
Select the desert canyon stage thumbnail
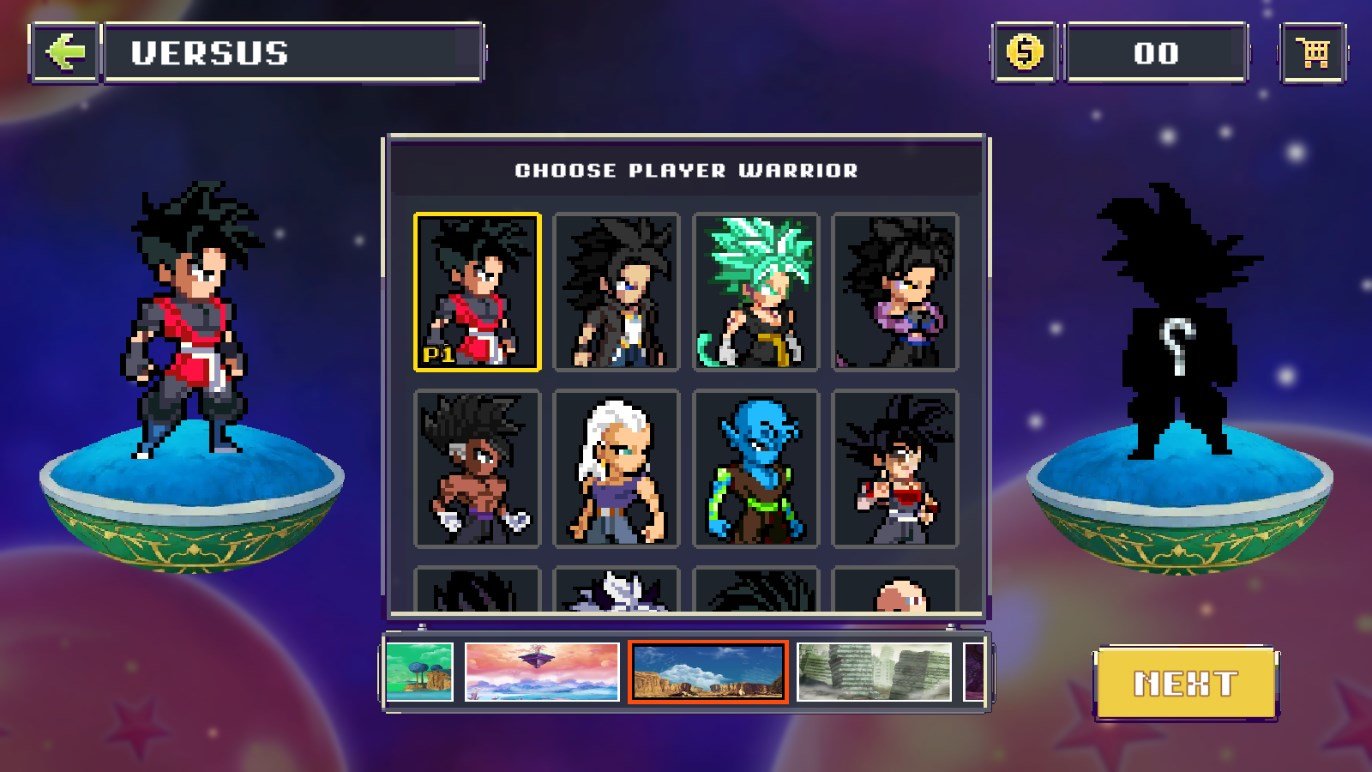[708, 672]
